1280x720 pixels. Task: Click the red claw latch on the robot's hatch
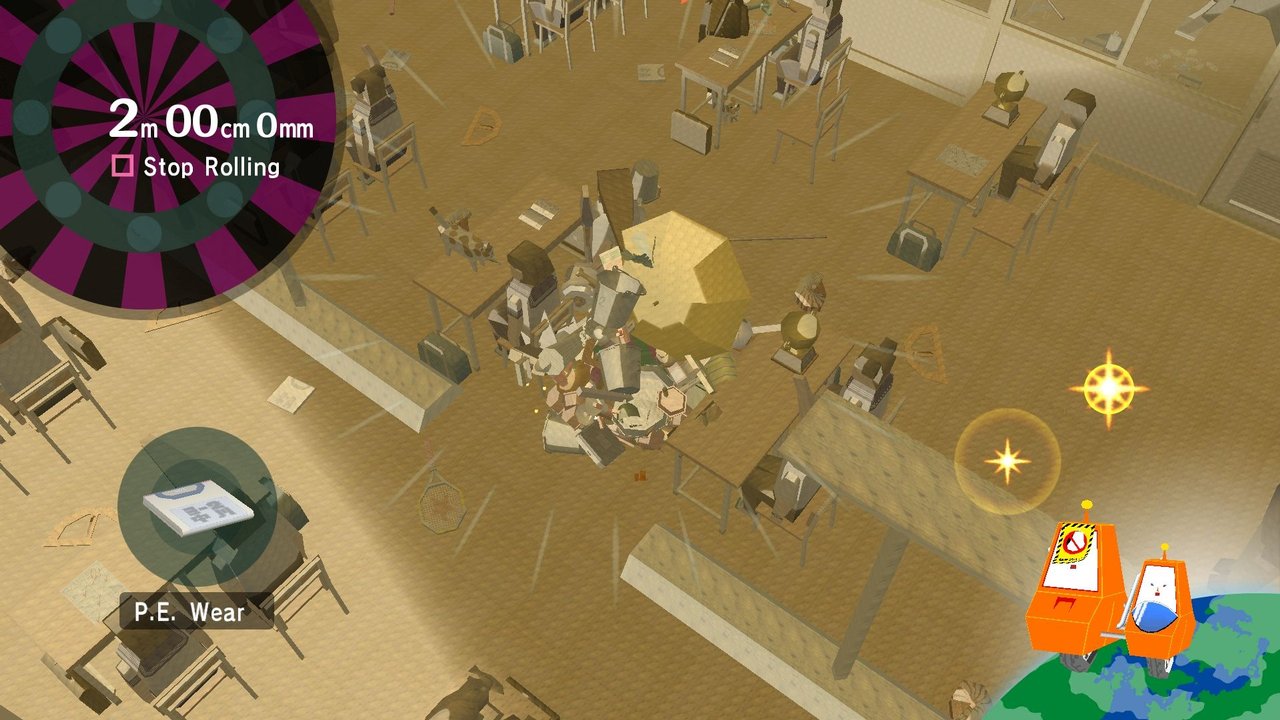[1064, 602]
